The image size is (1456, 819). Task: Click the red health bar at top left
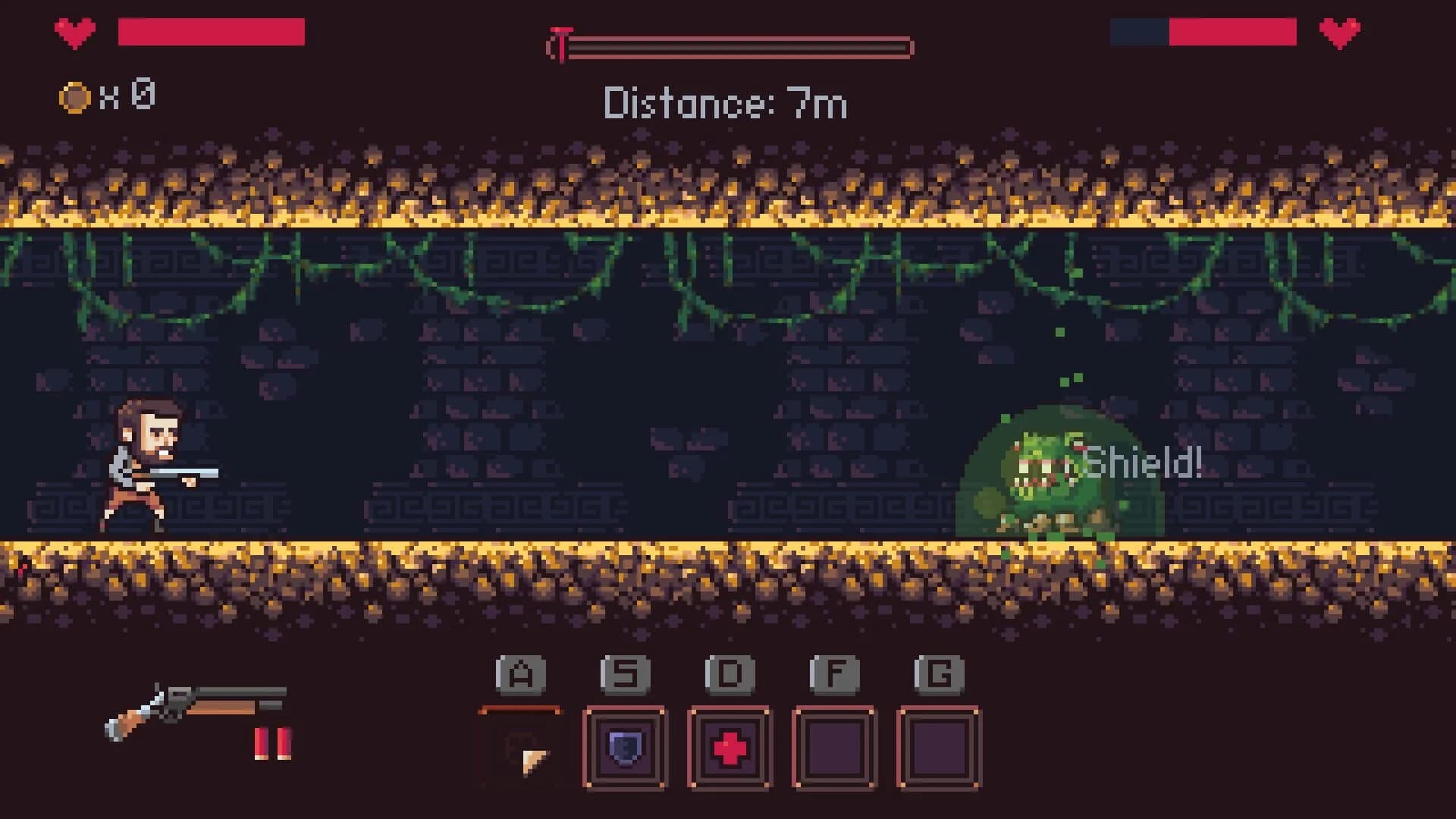[211, 30]
